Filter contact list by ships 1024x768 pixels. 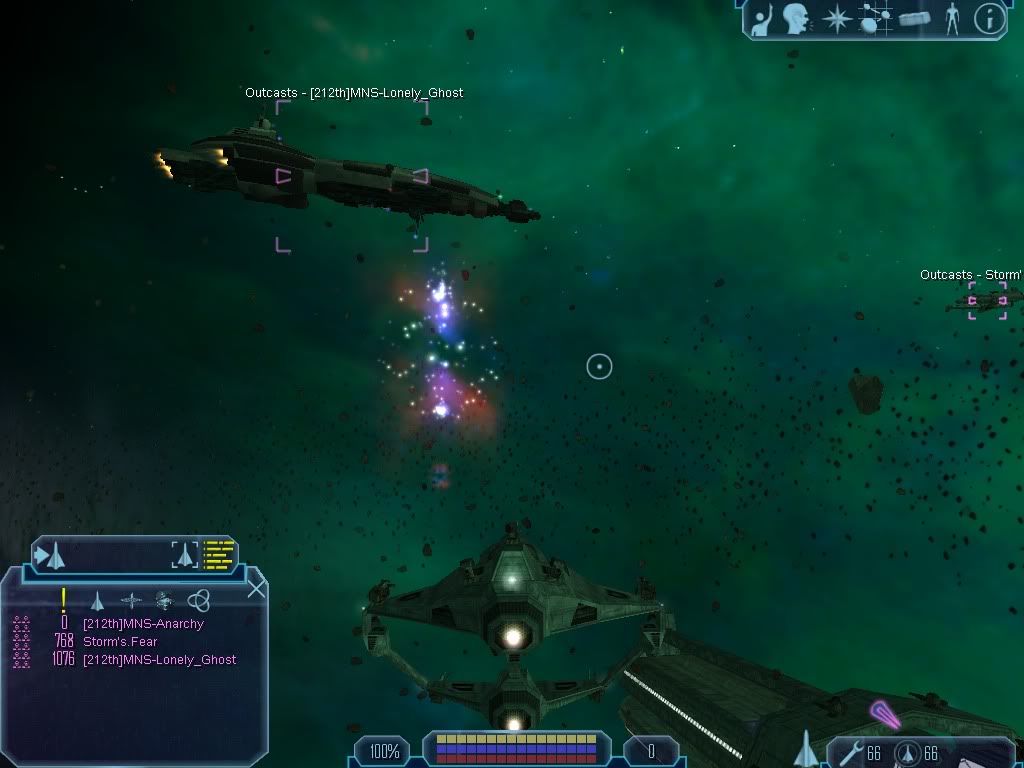click(97, 601)
